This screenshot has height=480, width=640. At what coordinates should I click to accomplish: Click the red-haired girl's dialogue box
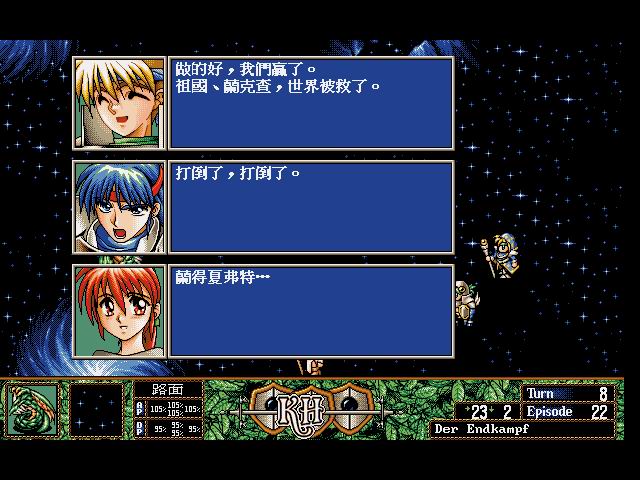click(311, 311)
